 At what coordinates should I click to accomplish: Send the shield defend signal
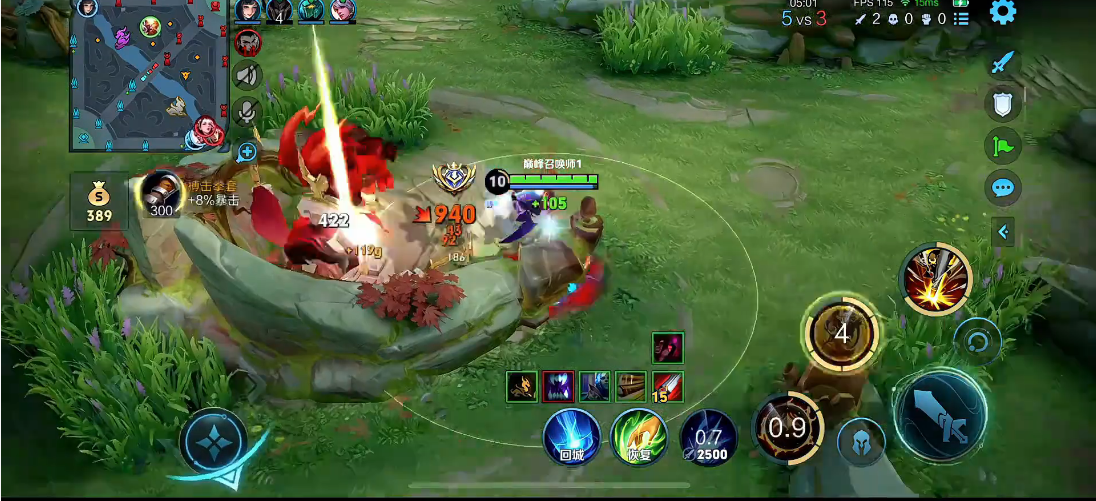[x=1003, y=103]
